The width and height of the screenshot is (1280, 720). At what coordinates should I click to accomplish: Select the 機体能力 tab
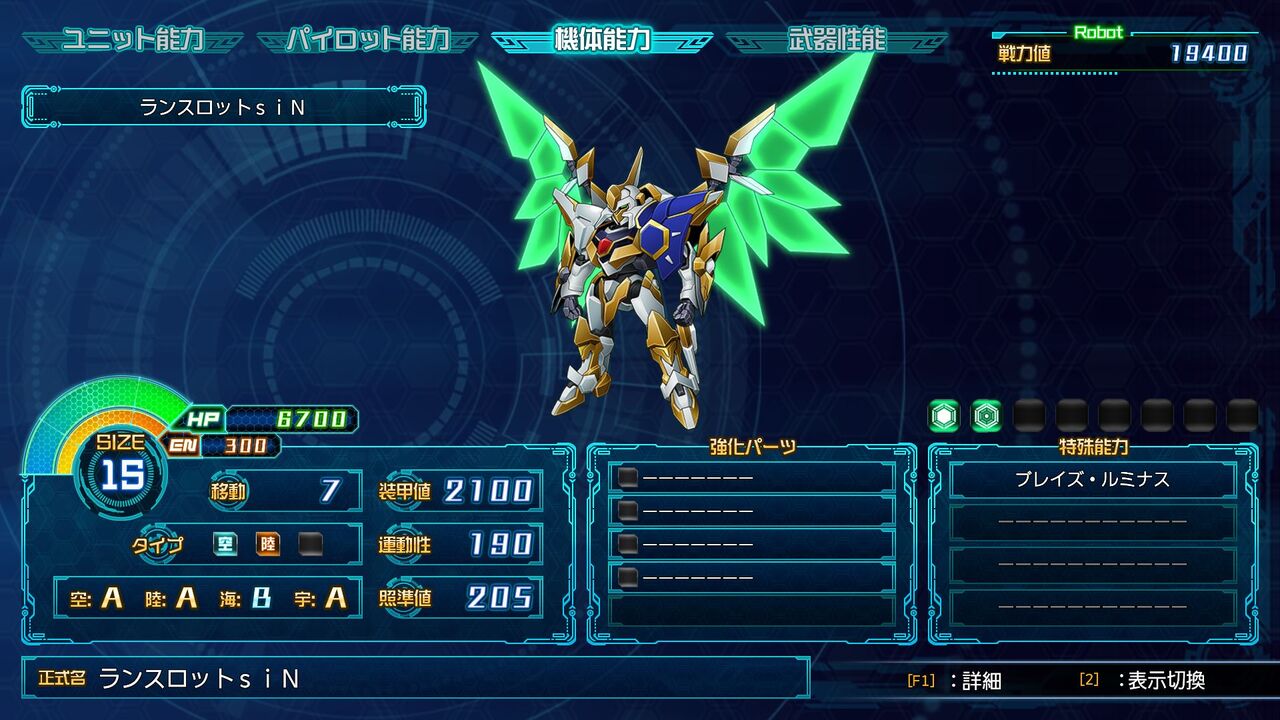point(602,40)
